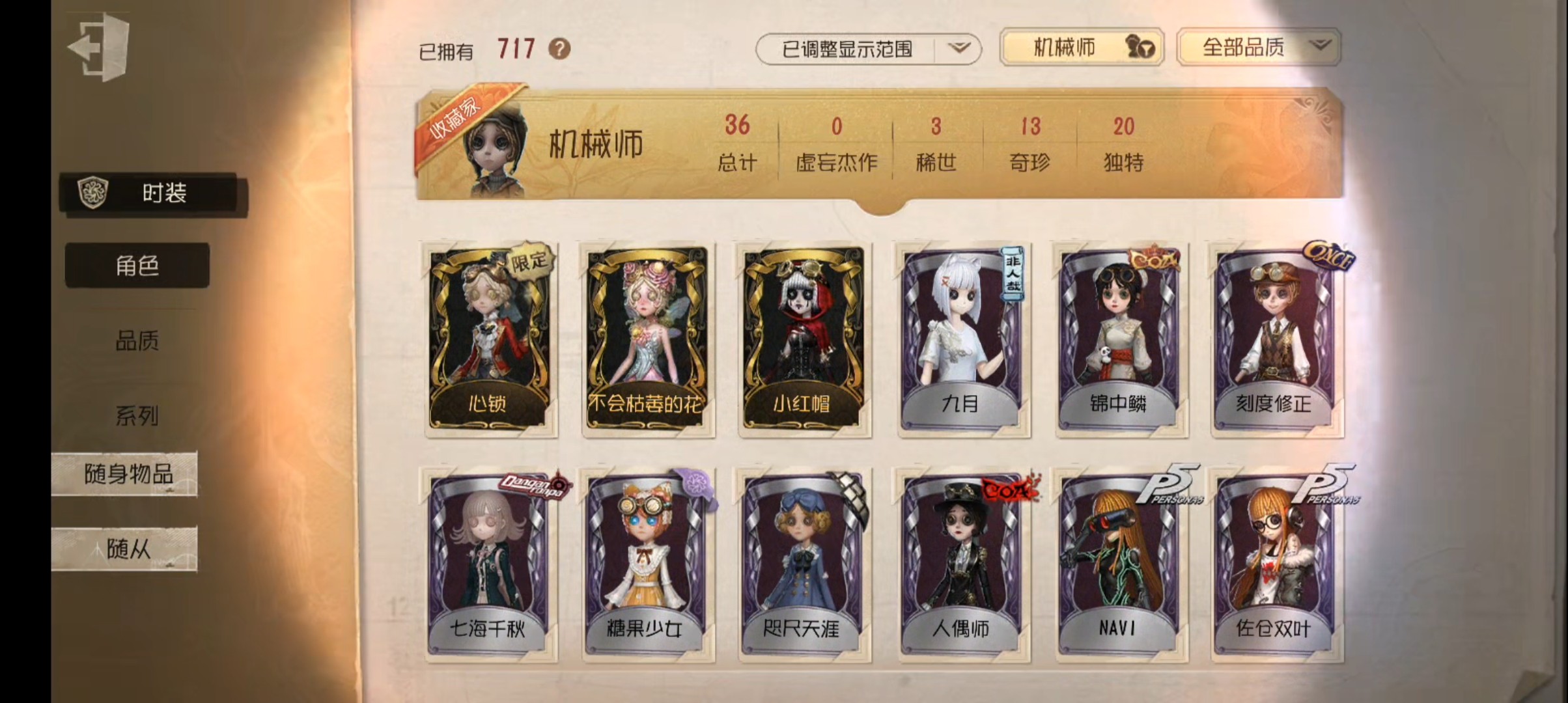Click the question mark help icon
Image resolution: width=1568 pixels, height=703 pixels.
pyautogui.click(x=559, y=49)
